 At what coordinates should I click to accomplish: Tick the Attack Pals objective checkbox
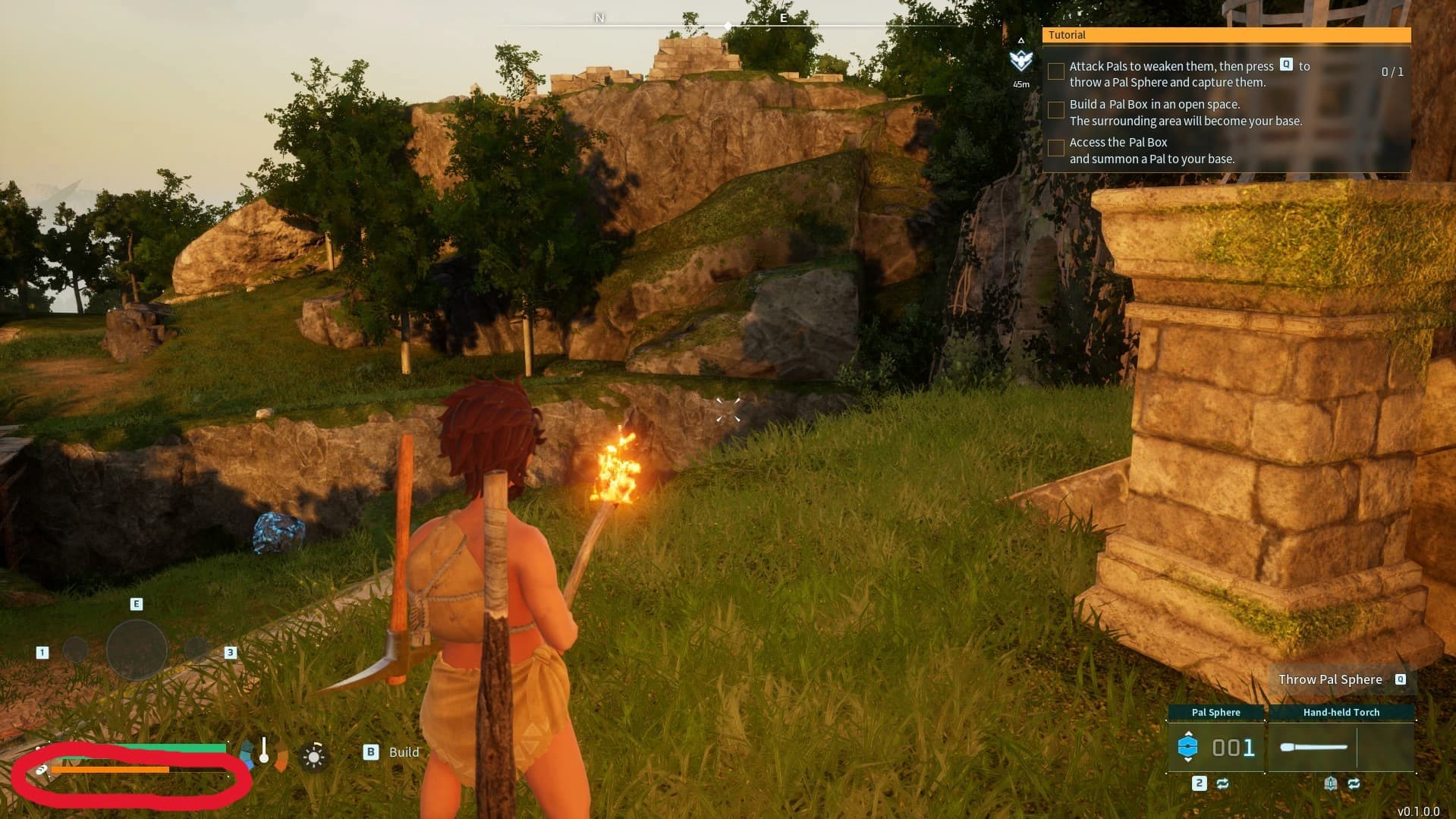click(x=1055, y=71)
